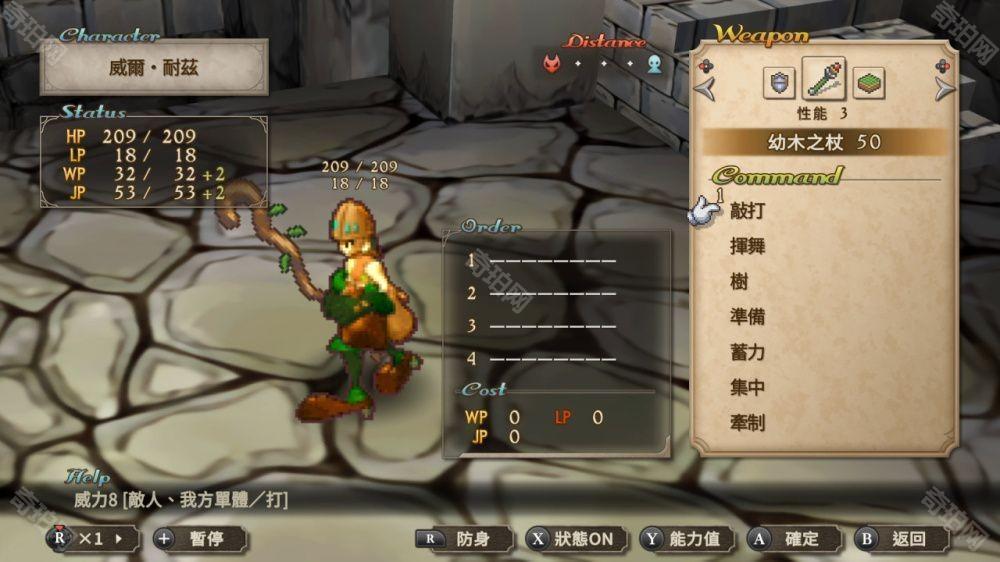Choose the 揮舞 command
The image size is (1000, 562).
(747, 246)
